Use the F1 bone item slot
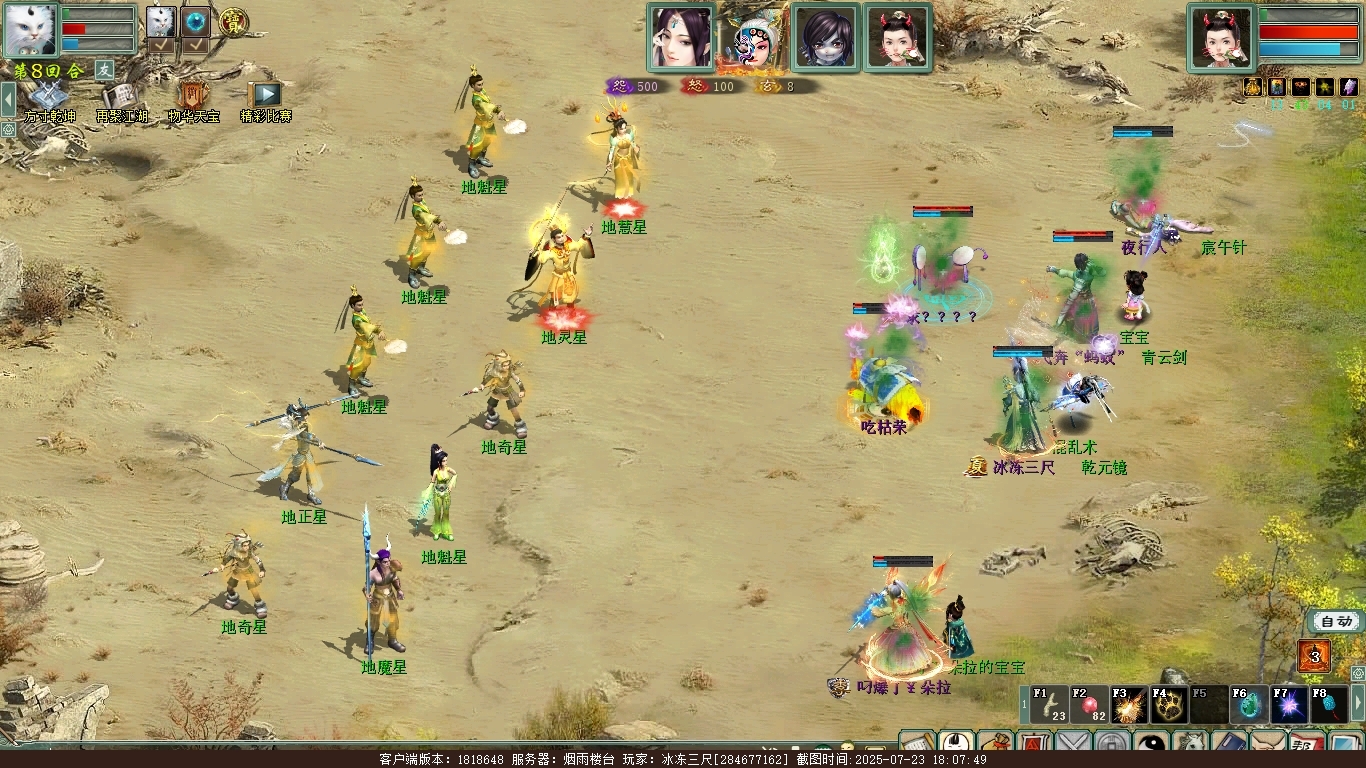This screenshot has height=768, width=1366. pyautogui.click(x=1050, y=705)
